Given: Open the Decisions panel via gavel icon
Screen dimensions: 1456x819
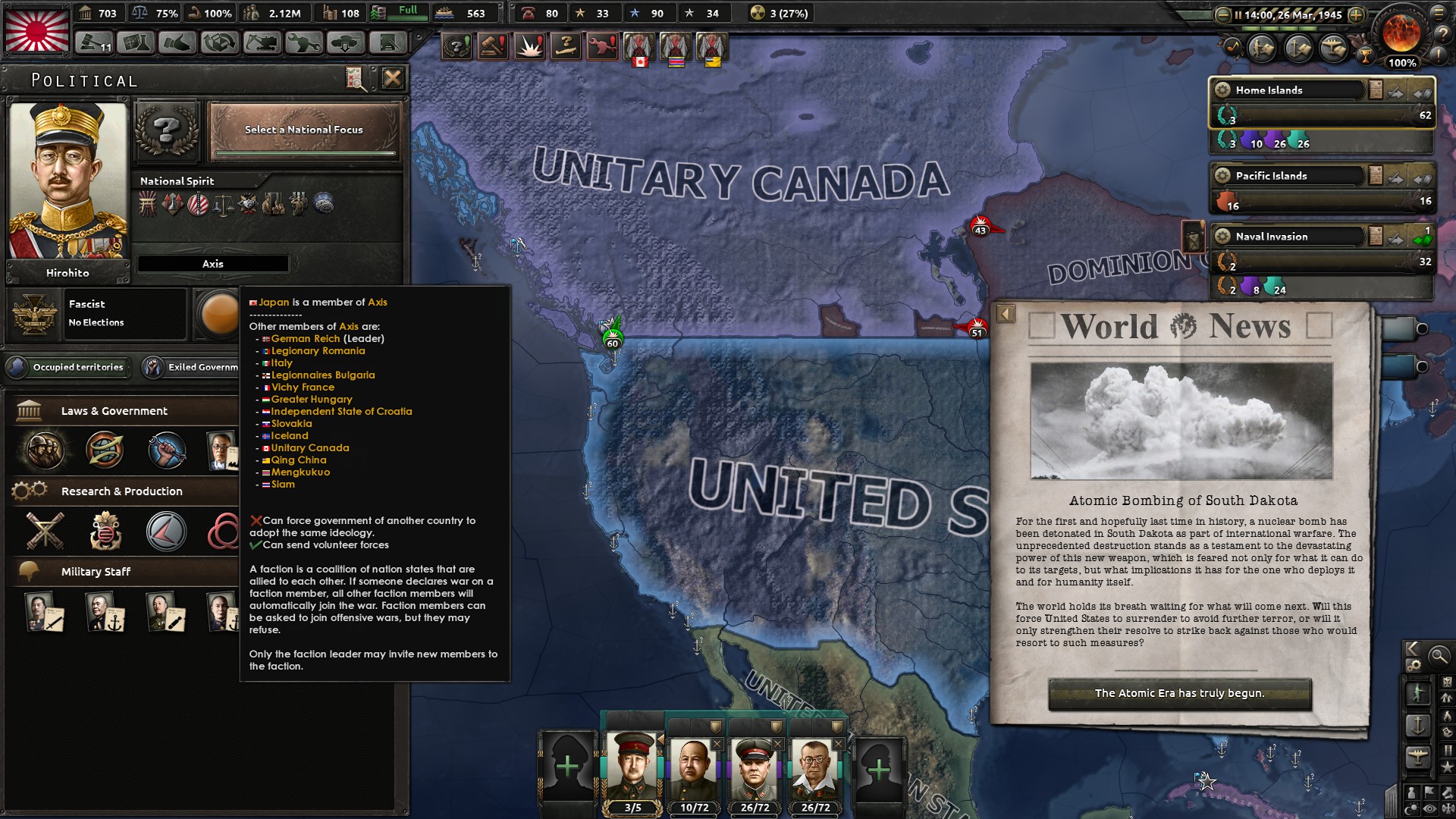Looking at the screenshot, I should click(93, 42).
